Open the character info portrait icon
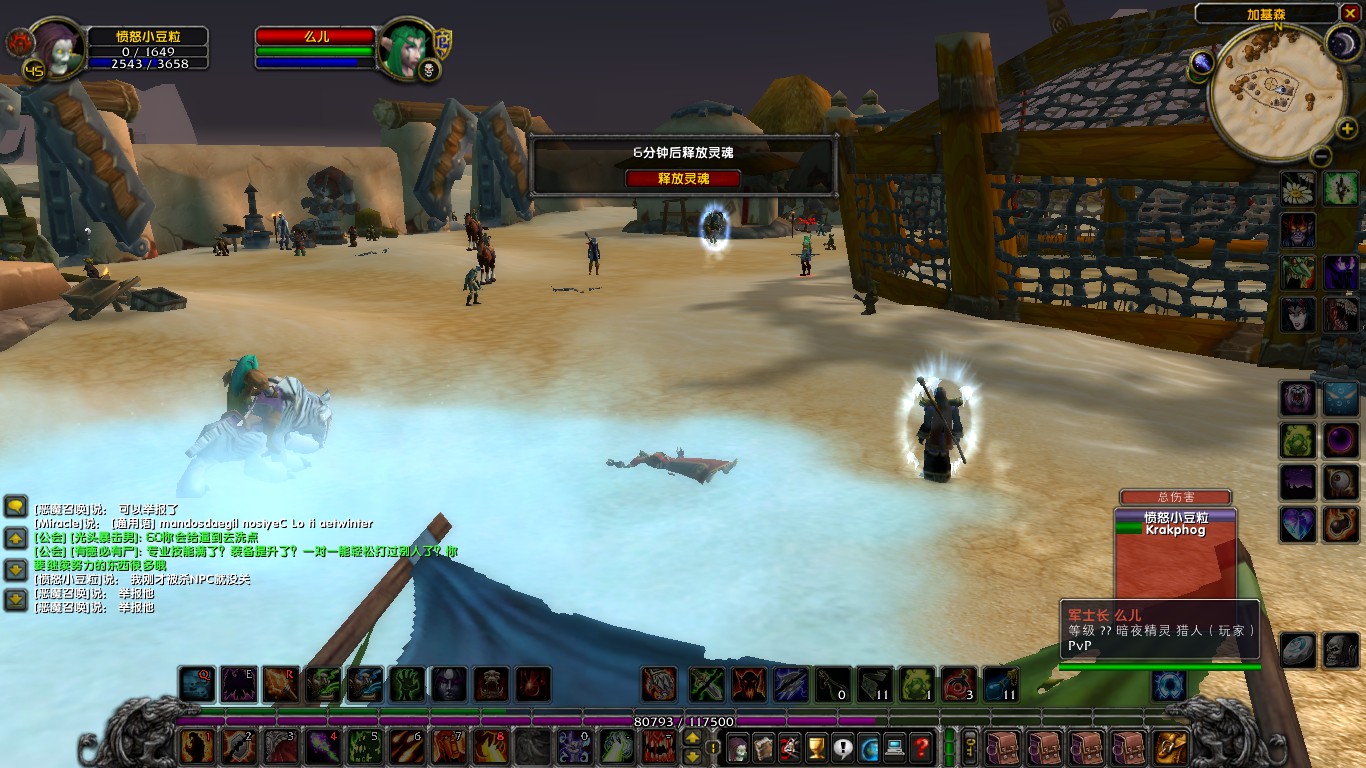Viewport: 1366px width, 768px height. [737, 747]
